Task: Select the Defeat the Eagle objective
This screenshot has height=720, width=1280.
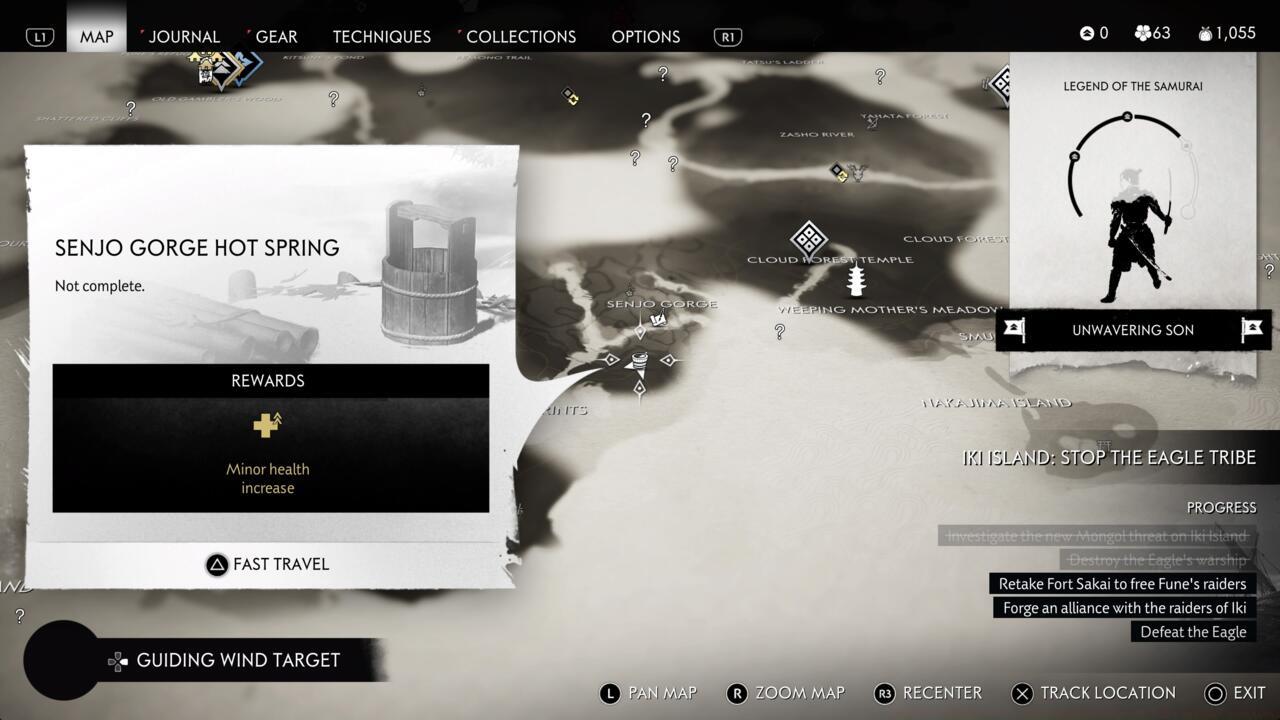Action: [x=1193, y=632]
